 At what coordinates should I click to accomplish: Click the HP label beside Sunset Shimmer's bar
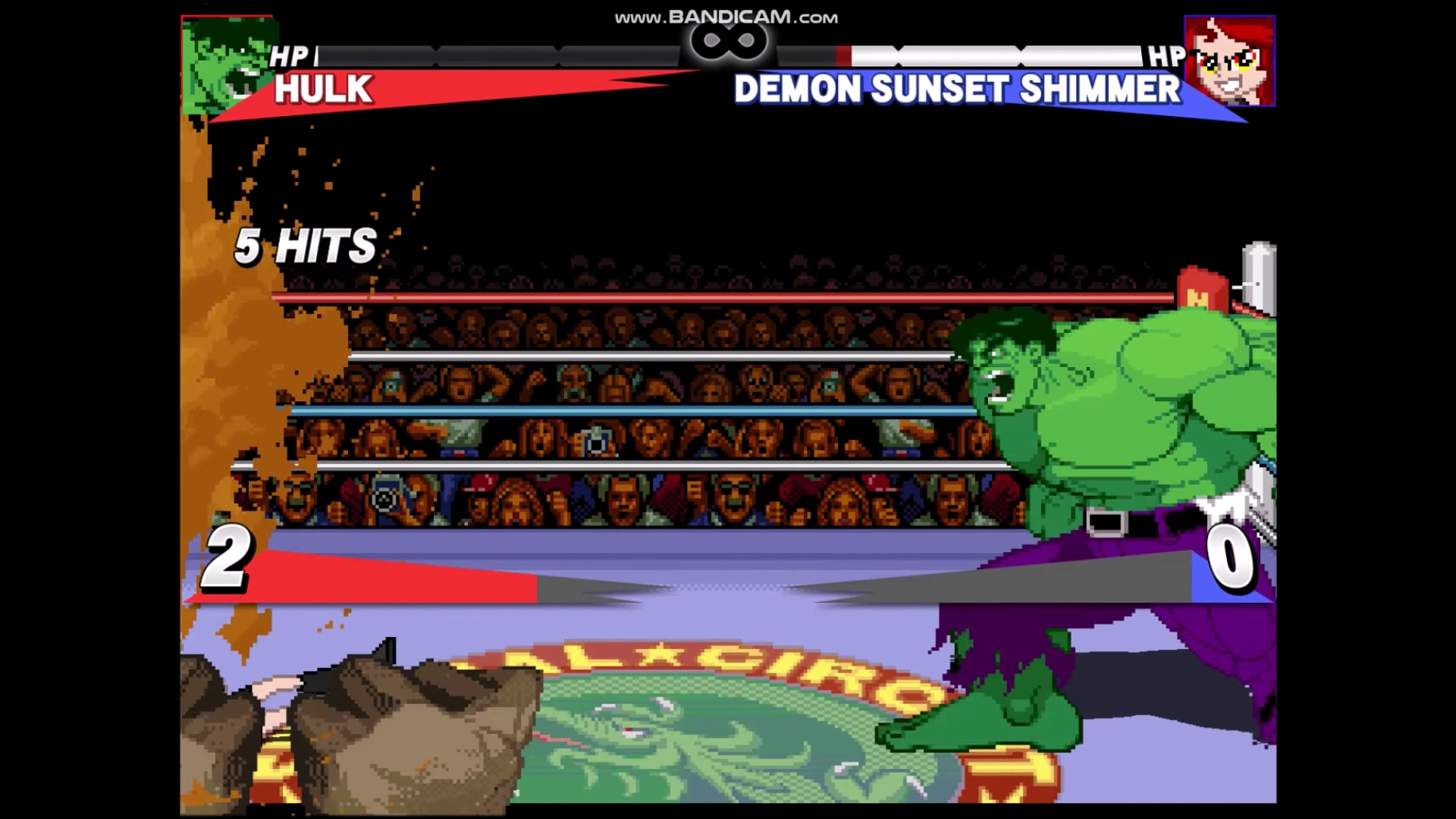(1164, 55)
